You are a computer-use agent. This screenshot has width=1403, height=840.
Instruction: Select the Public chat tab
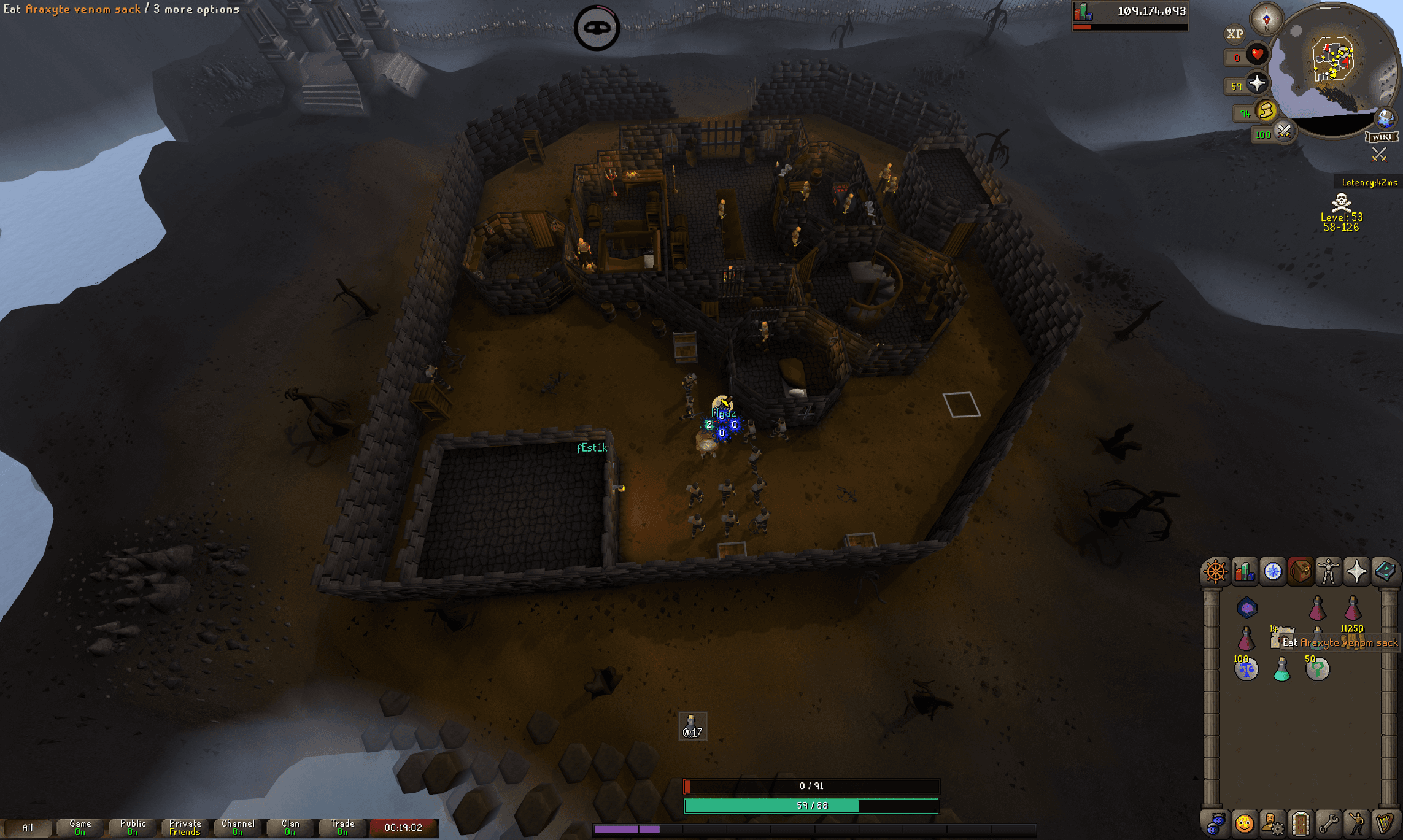(133, 828)
